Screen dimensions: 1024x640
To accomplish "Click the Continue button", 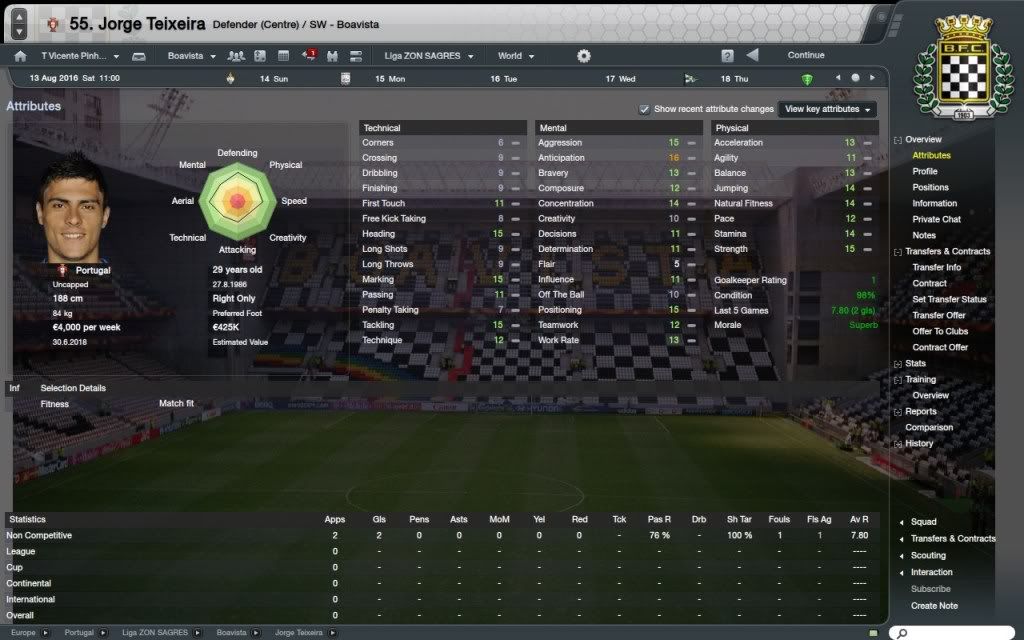I will pos(806,56).
